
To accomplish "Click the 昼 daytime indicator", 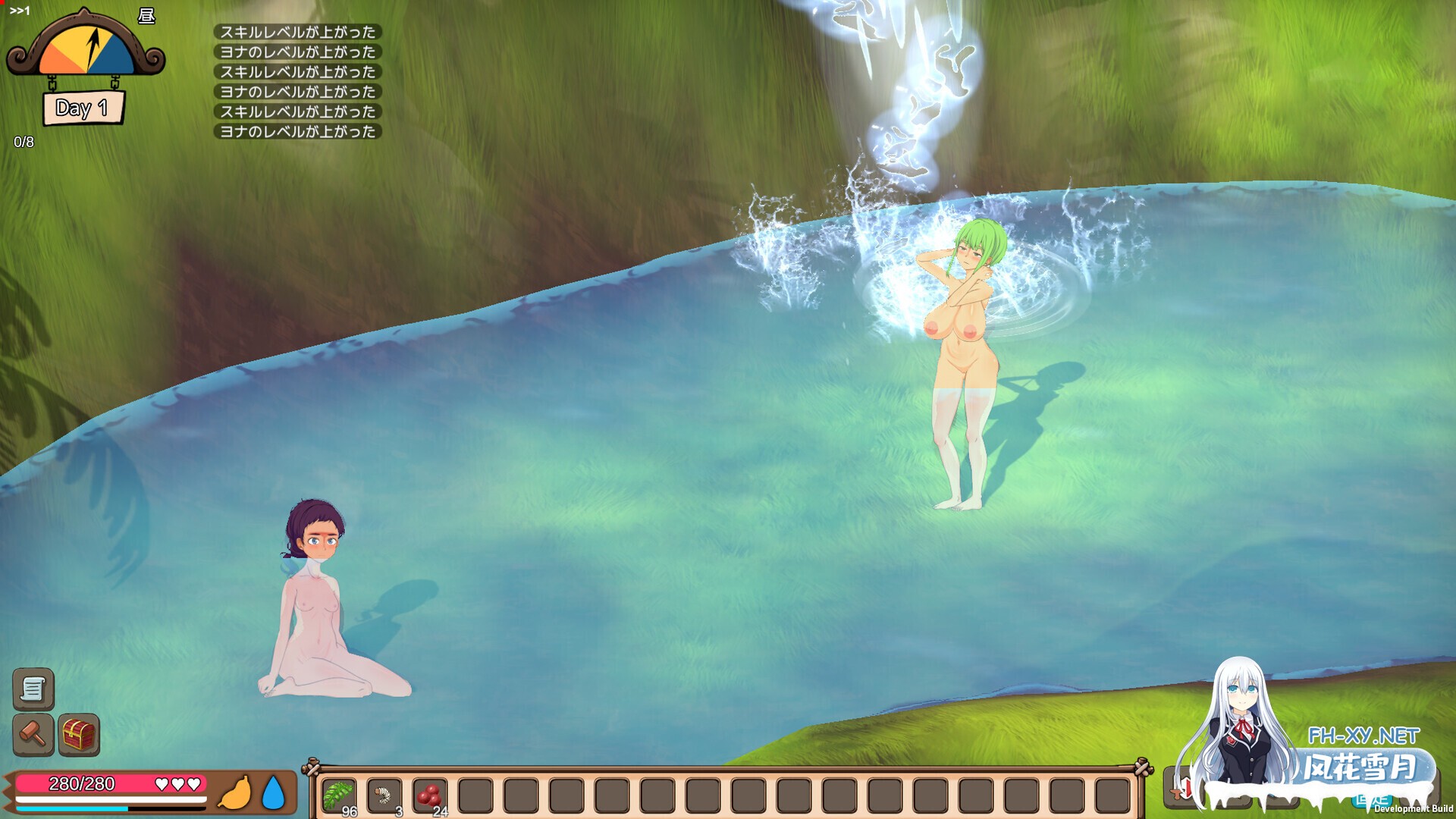I will pyautogui.click(x=146, y=15).
